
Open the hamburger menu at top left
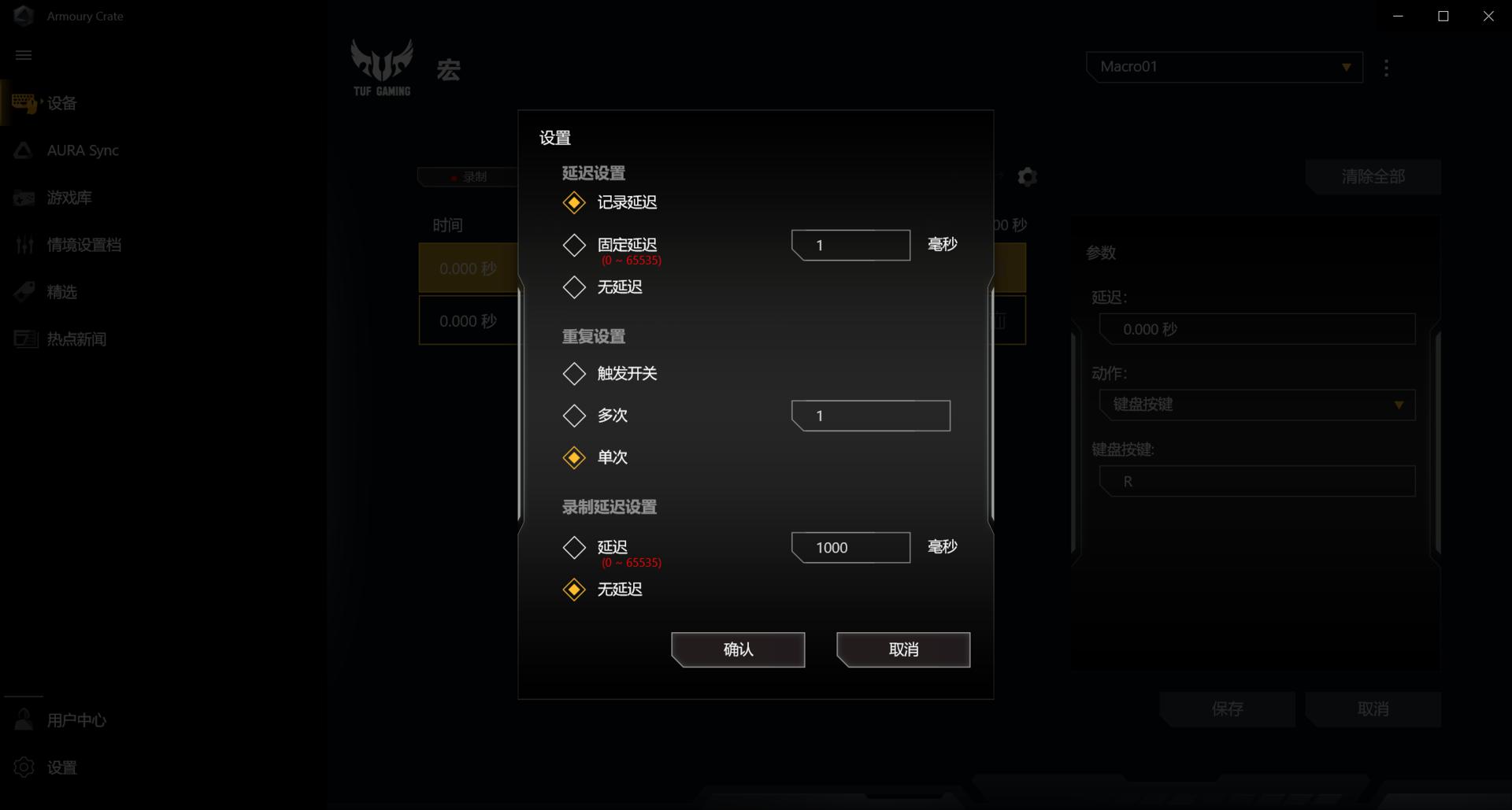pos(24,55)
